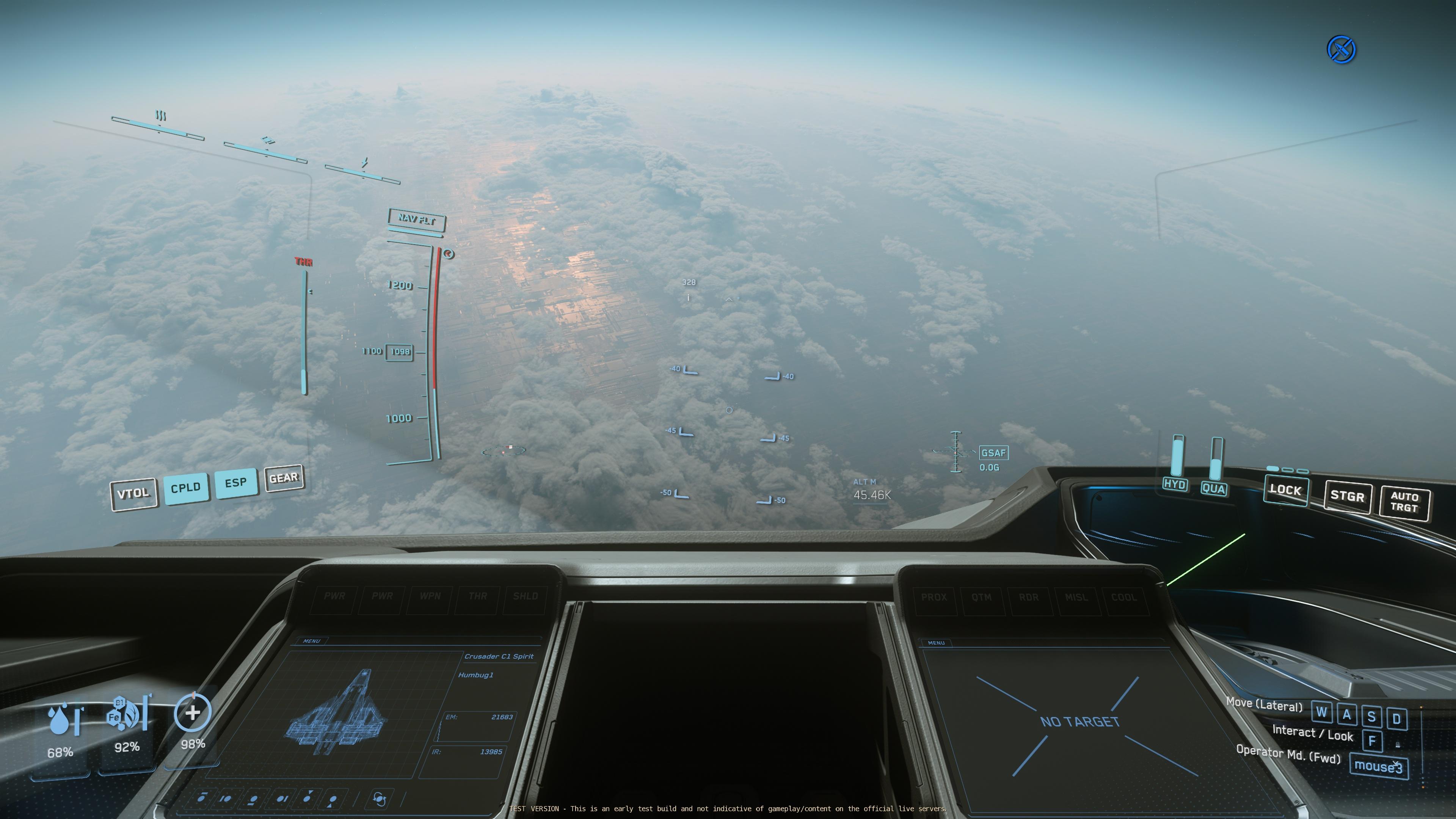Toggle the VTOL mode button
Image resolution: width=1456 pixels, height=819 pixels.
(133, 494)
